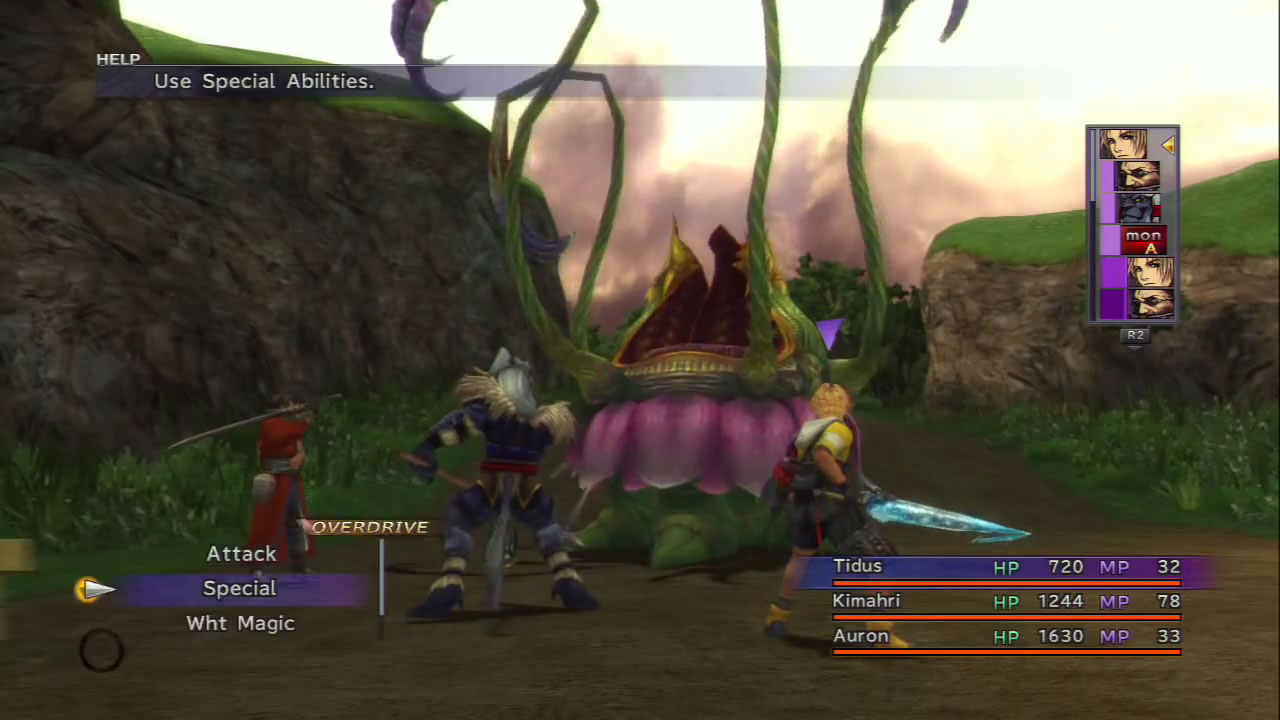
Task: Pick Auron's row in the party list
Action: 1006,637
